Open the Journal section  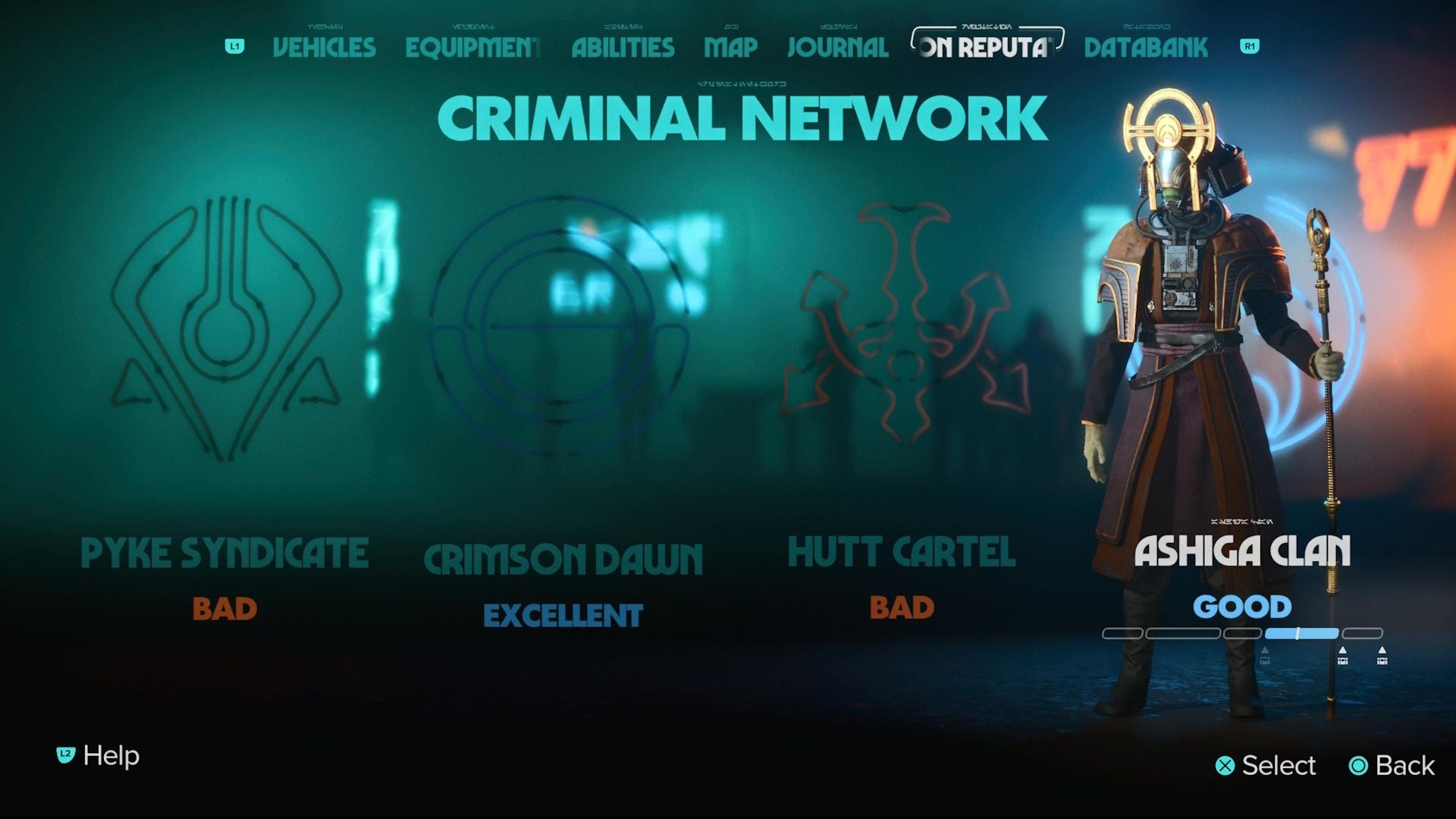click(x=836, y=47)
